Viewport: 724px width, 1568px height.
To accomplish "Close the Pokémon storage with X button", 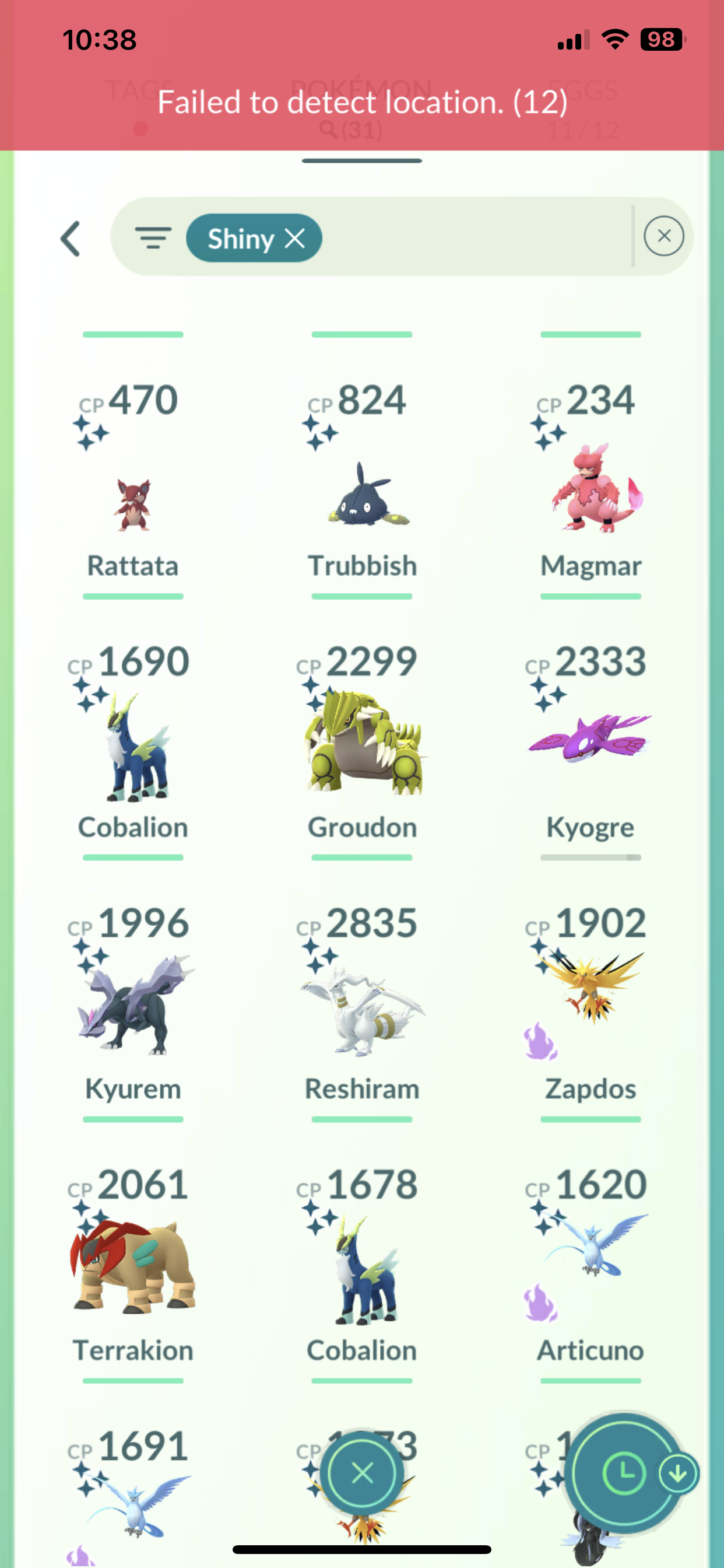I will point(363,1473).
